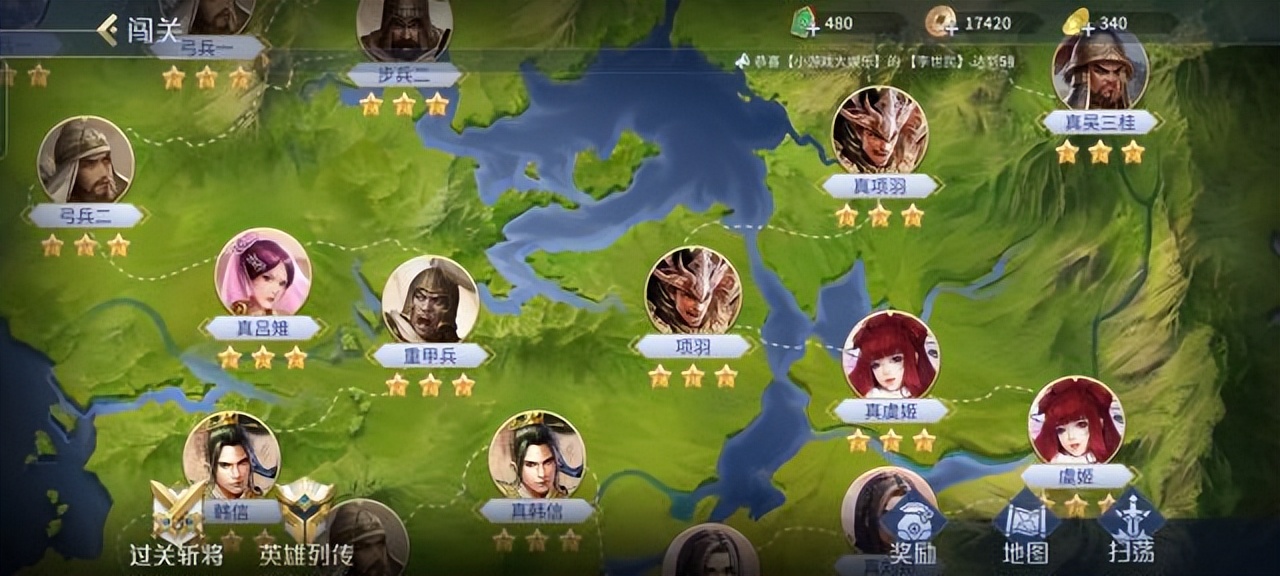Select the 韩信 stage portrait
Screen dimensions: 1280x576
tap(231, 455)
